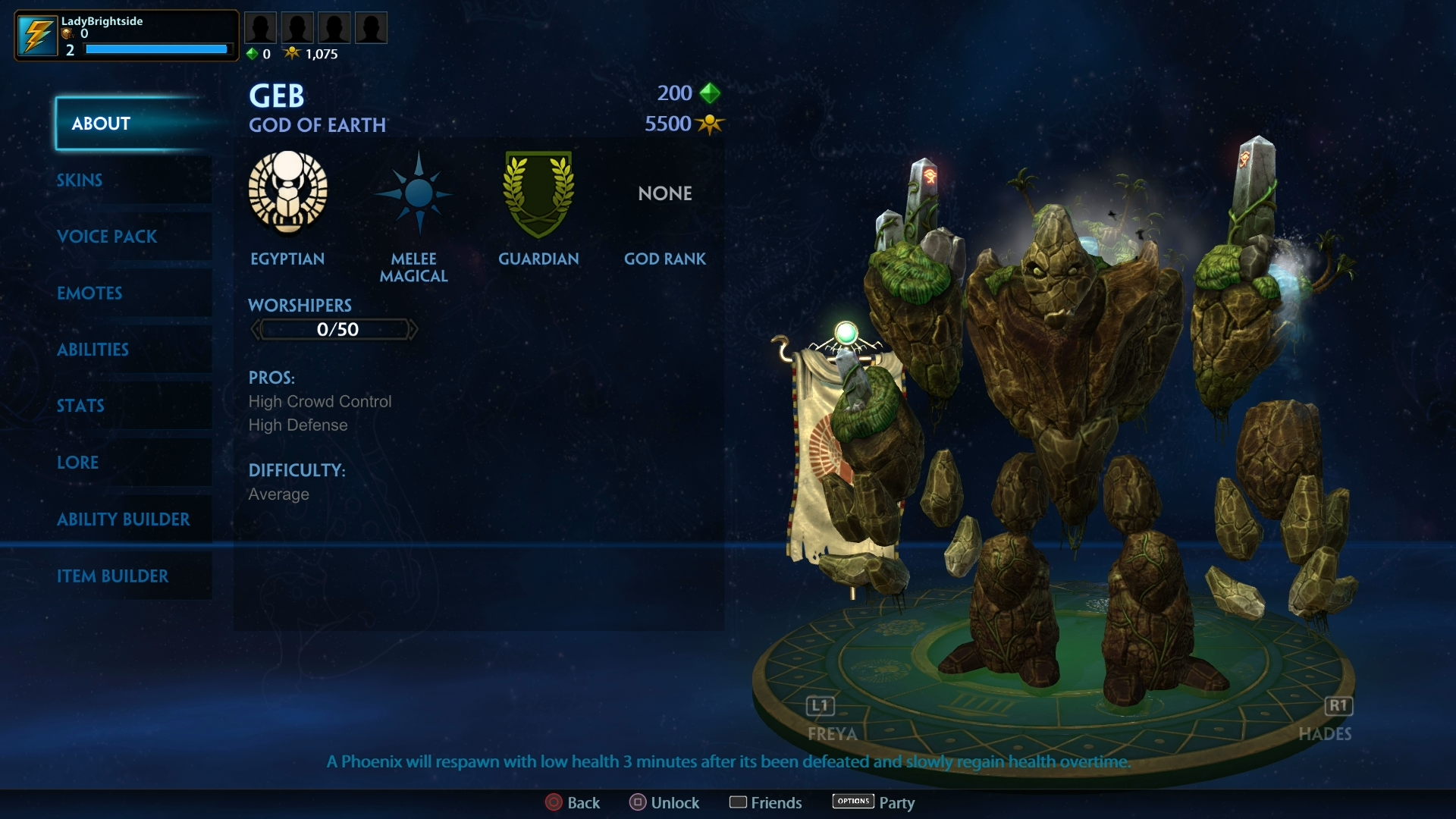
Task: Switch to the Skins tab
Action: click(x=80, y=180)
